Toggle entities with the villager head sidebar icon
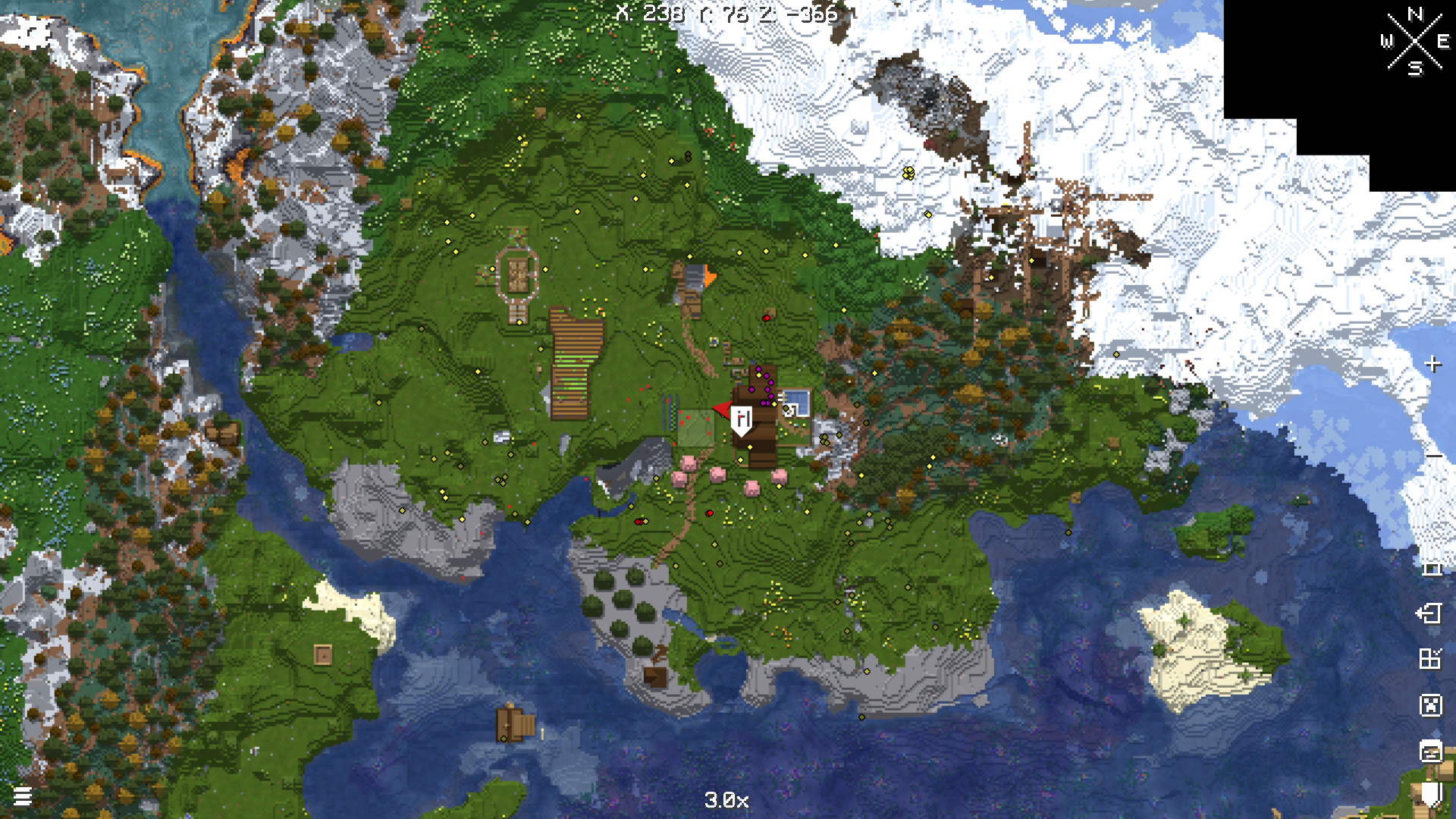This screenshot has width=1456, height=819. [x=1432, y=751]
